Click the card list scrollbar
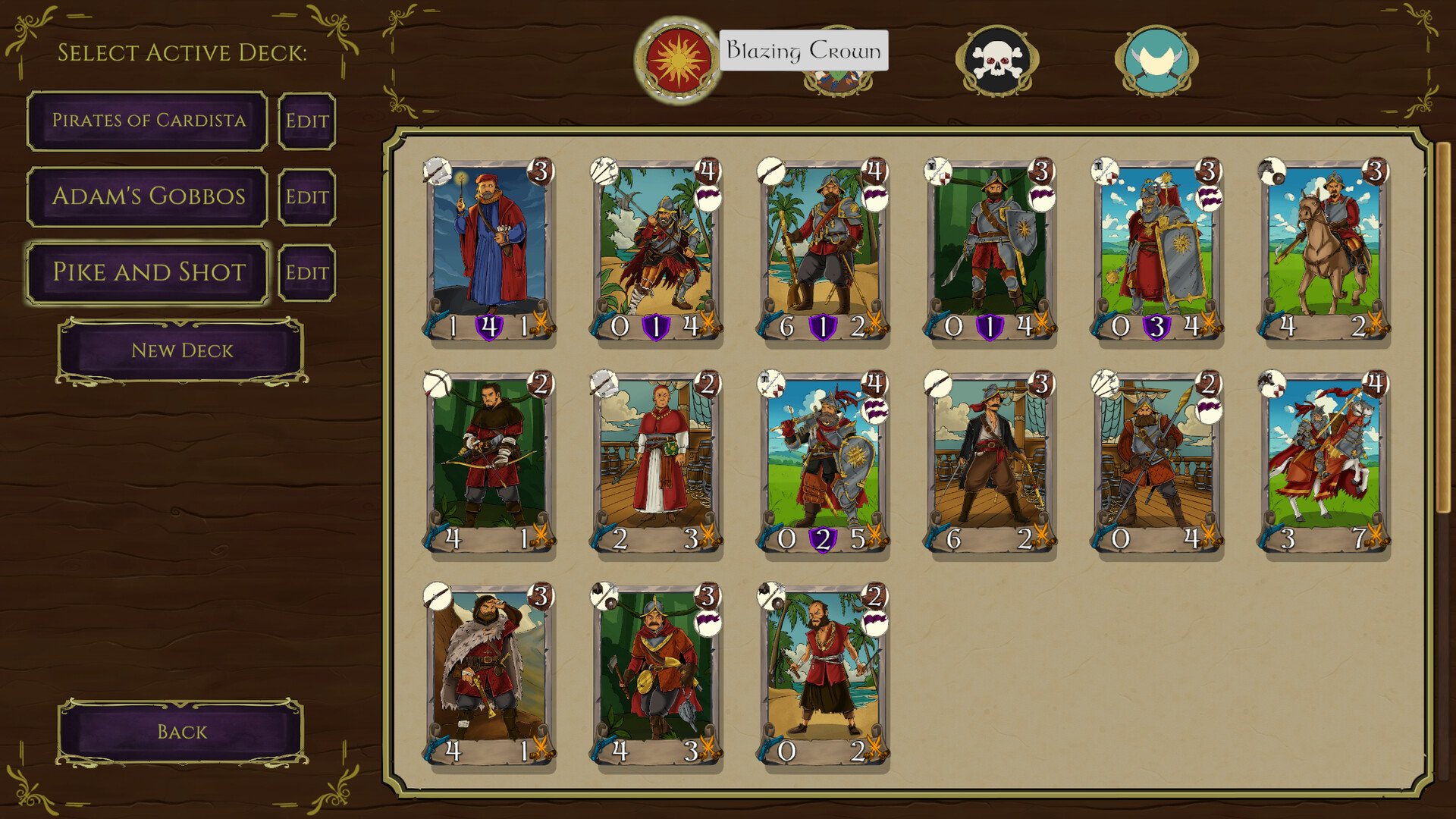Viewport: 1456px width, 819px height. coord(1442,326)
